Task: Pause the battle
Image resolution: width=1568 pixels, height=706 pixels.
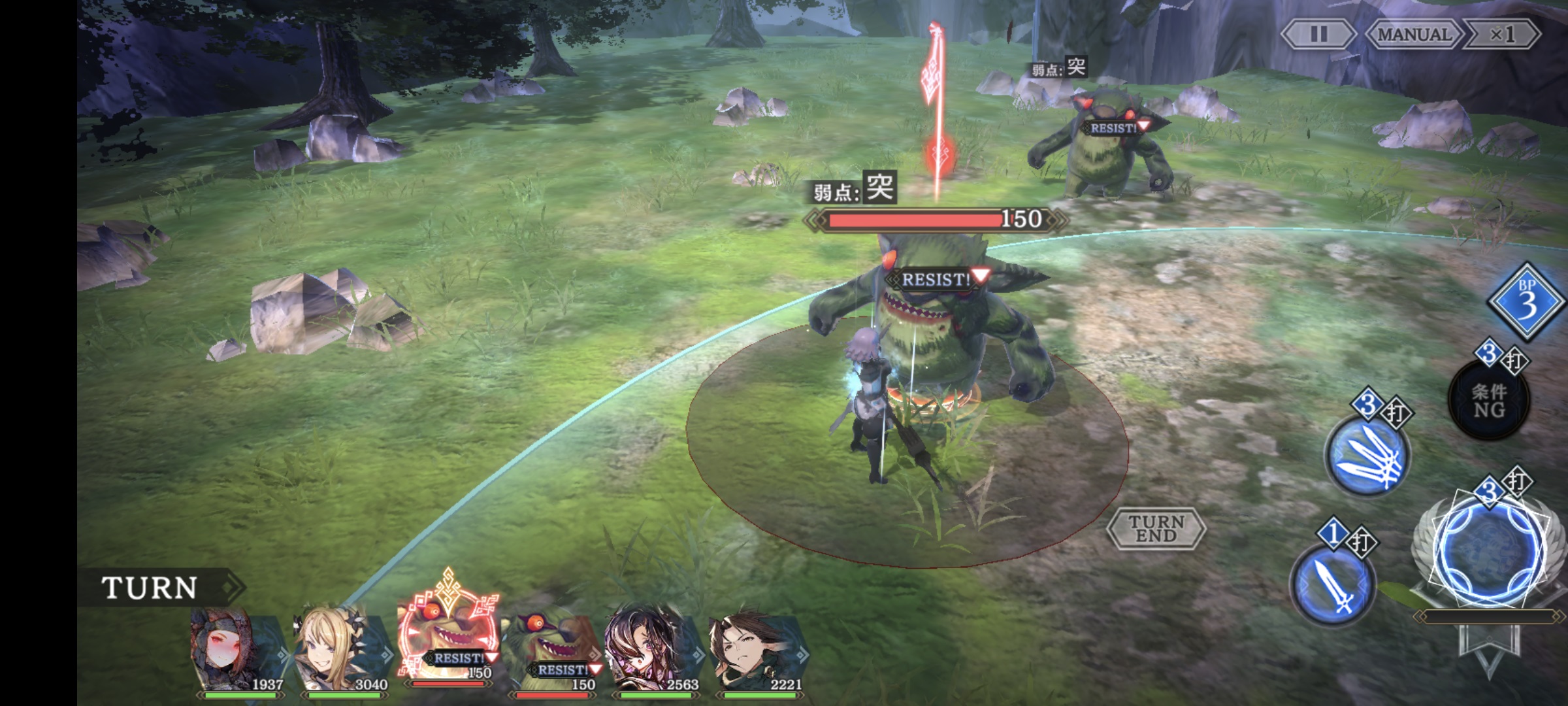Action: point(1318,34)
